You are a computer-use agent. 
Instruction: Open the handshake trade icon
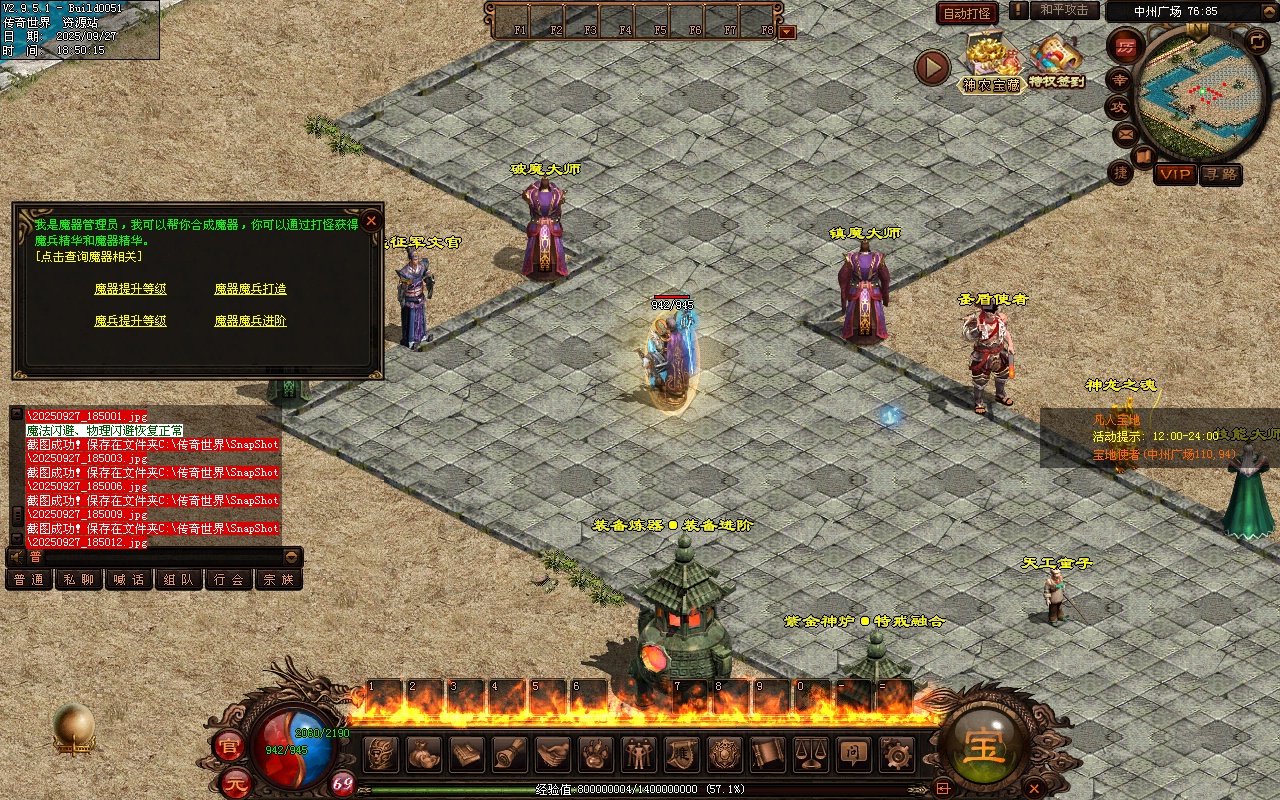coord(553,754)
